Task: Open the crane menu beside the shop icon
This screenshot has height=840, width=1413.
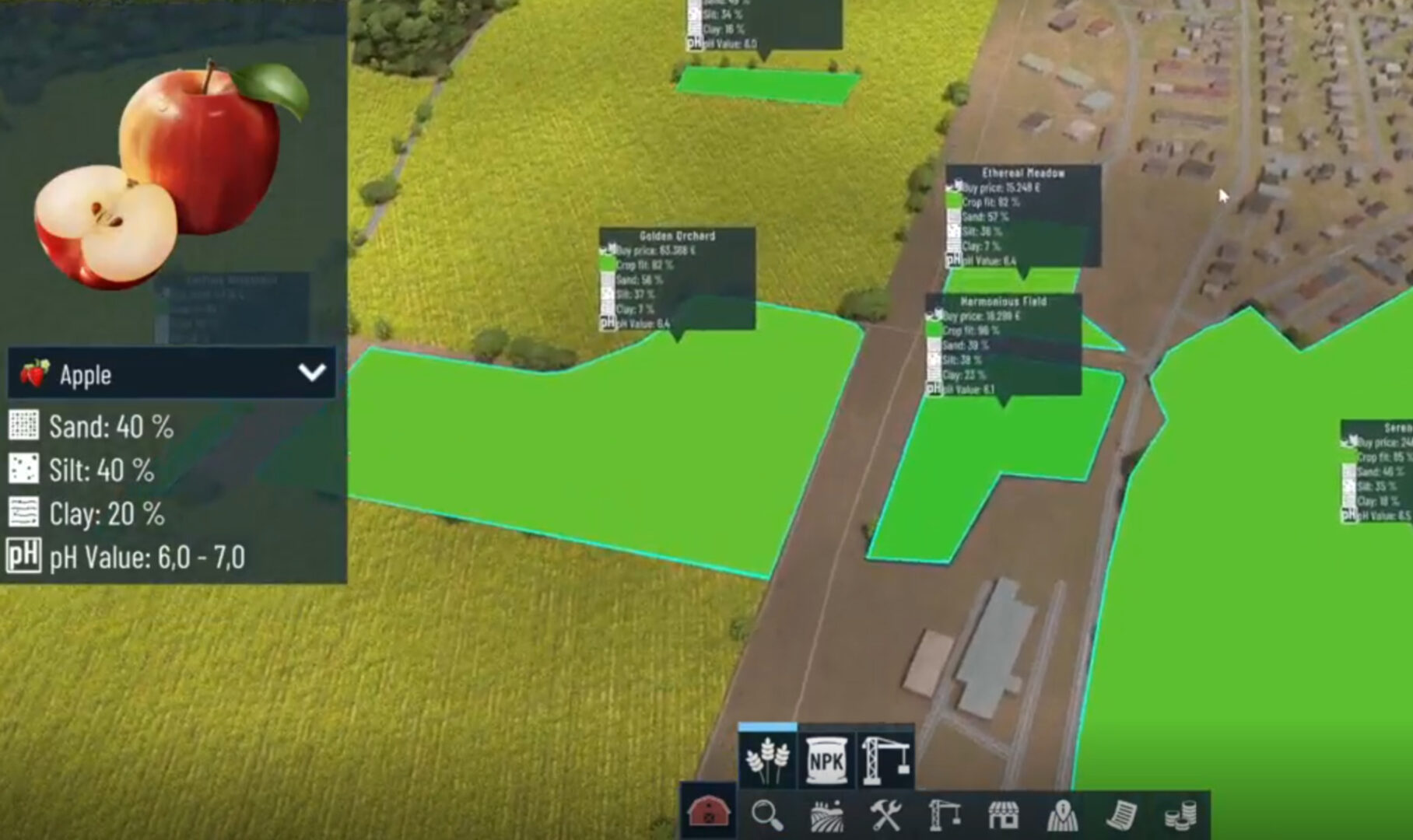Action: 945,815
